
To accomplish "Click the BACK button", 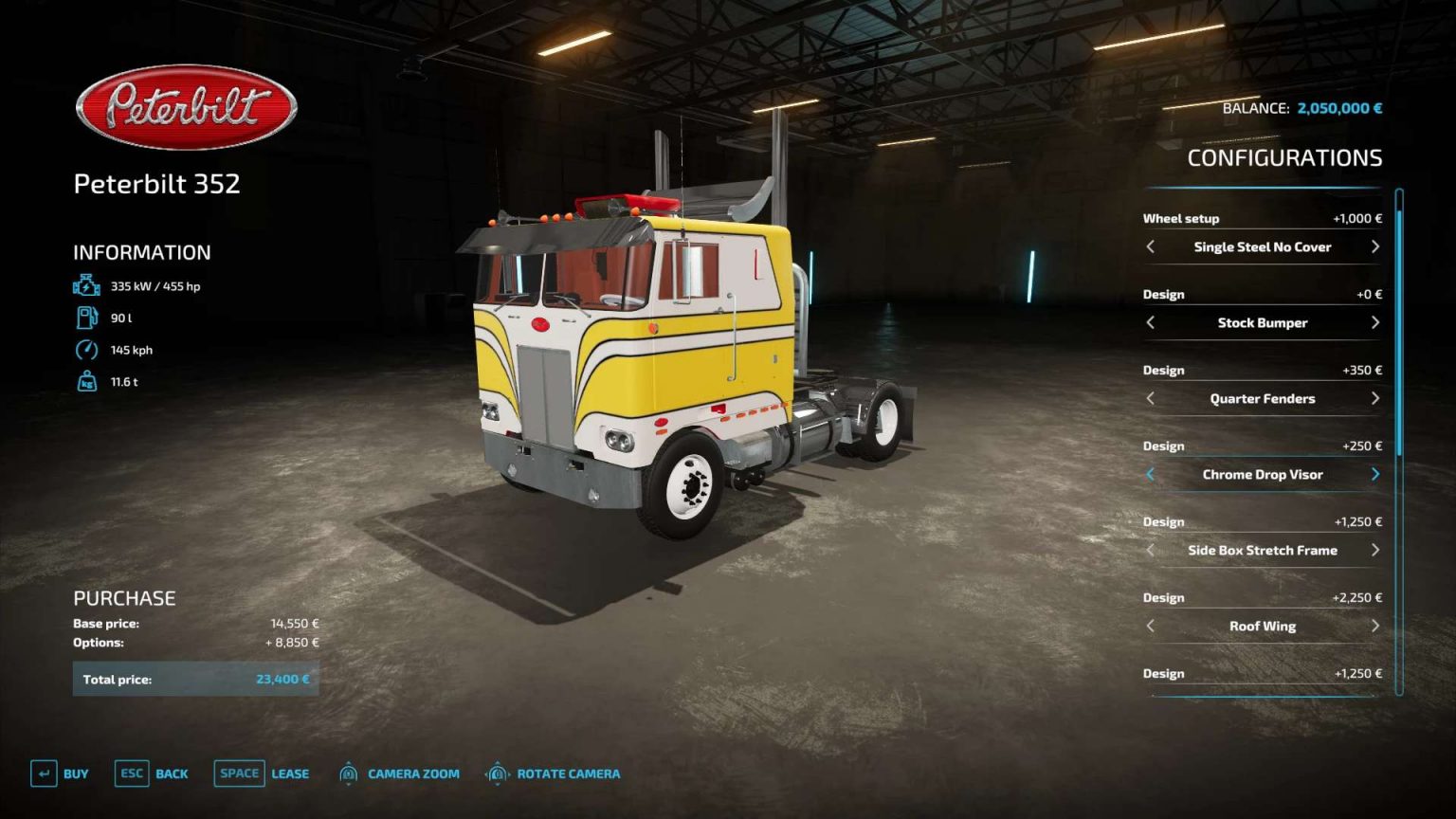I will click(x=171, y=773).
